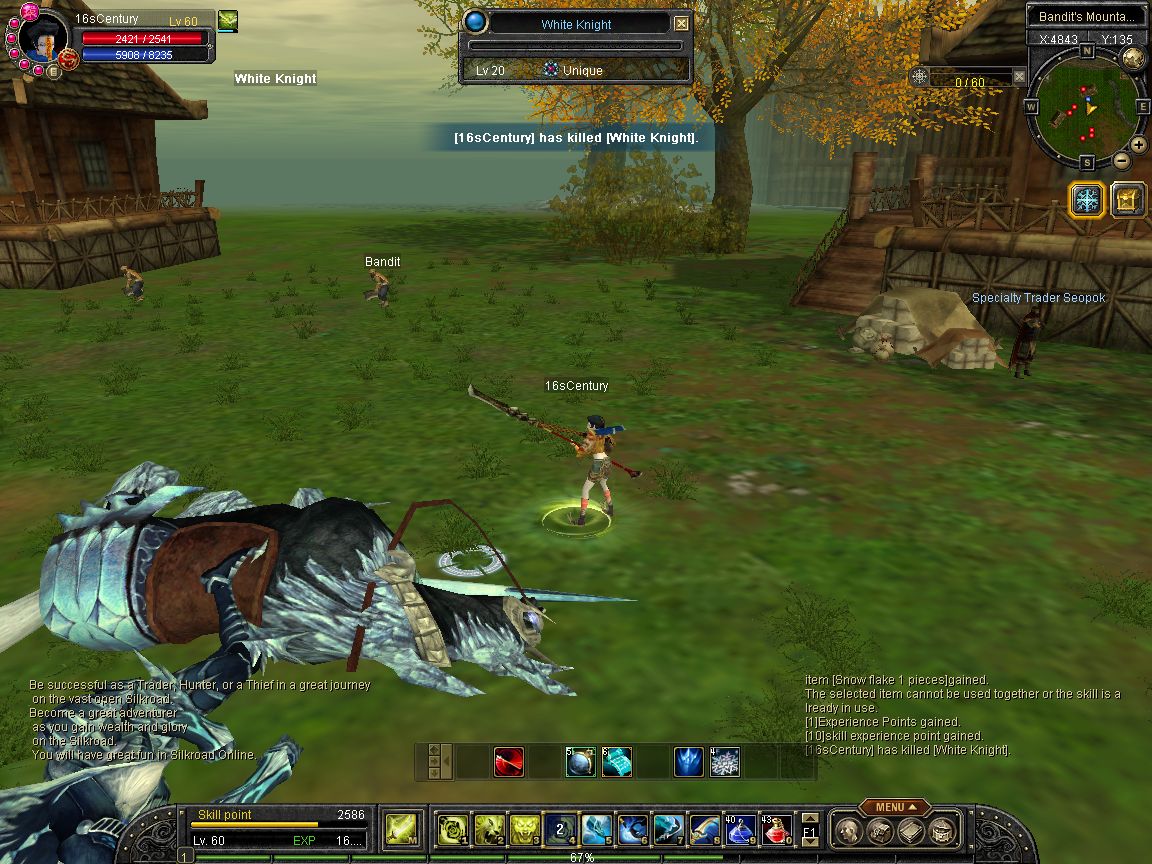Use the snowflake item in upper bar

click(724, 763)
